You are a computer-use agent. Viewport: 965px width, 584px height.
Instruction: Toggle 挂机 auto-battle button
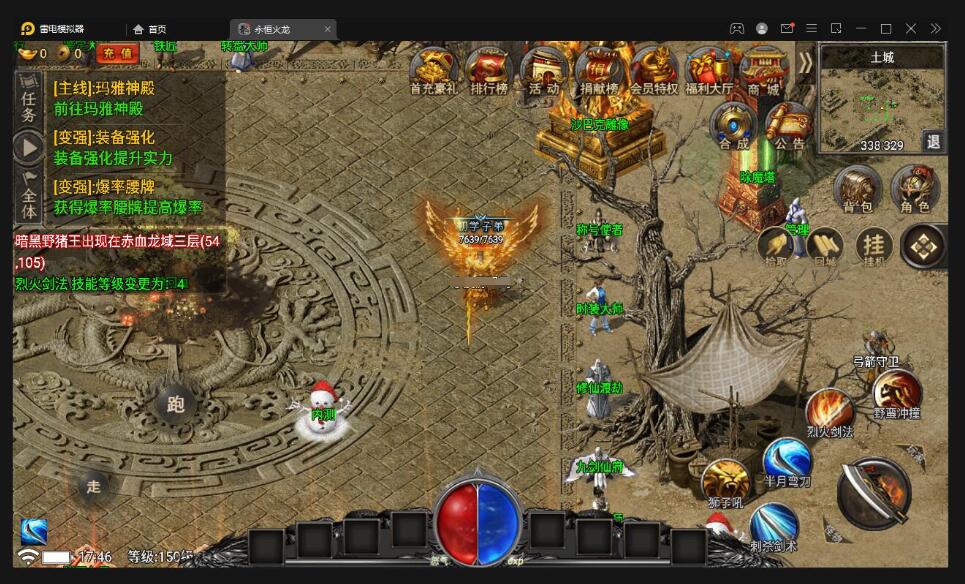(x=874, y=245)
